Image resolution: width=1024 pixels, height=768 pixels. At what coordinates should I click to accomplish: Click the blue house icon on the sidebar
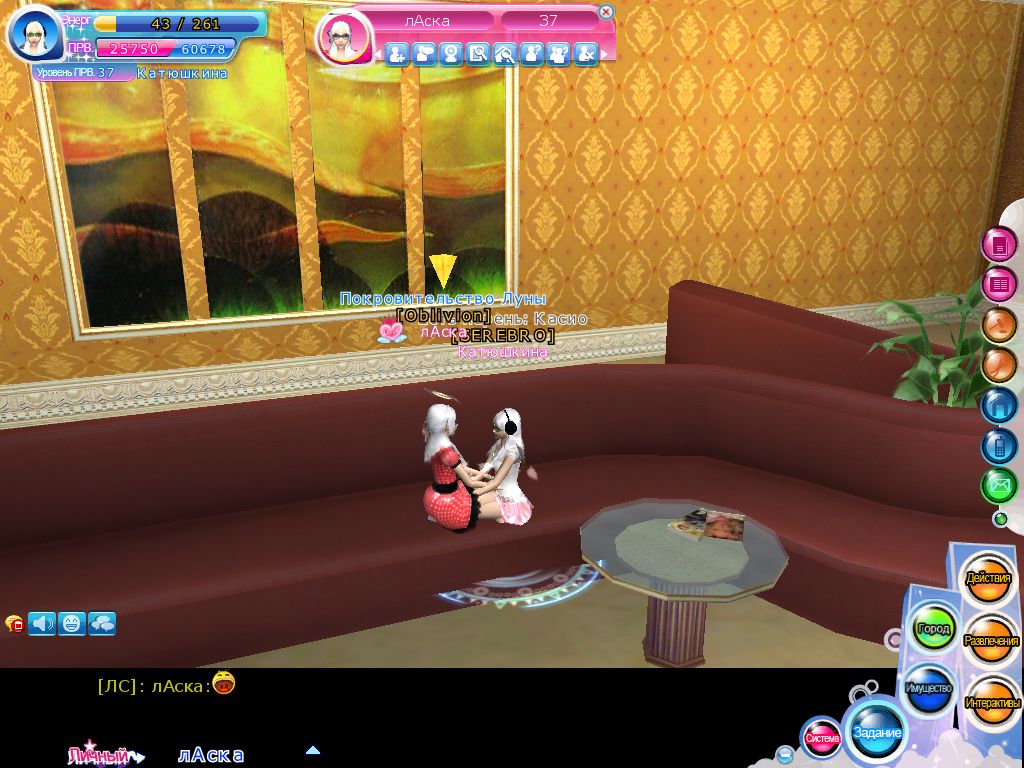998,406
